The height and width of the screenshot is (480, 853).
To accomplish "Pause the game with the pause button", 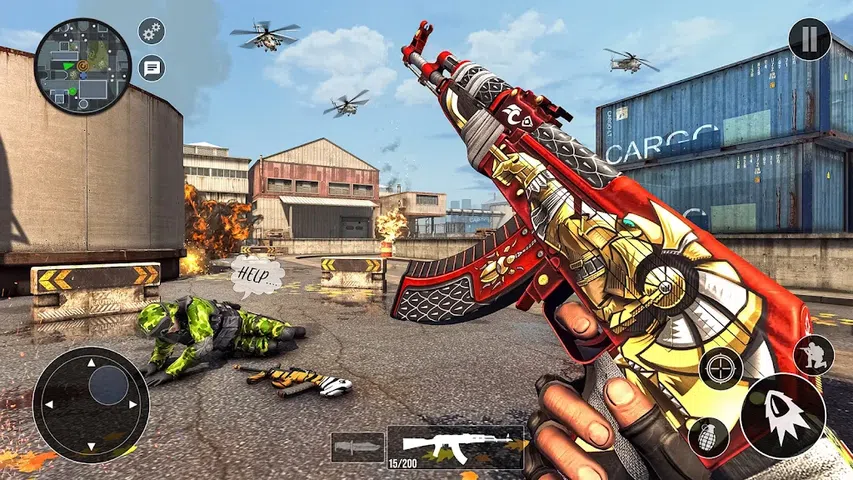I will [809, 40].
